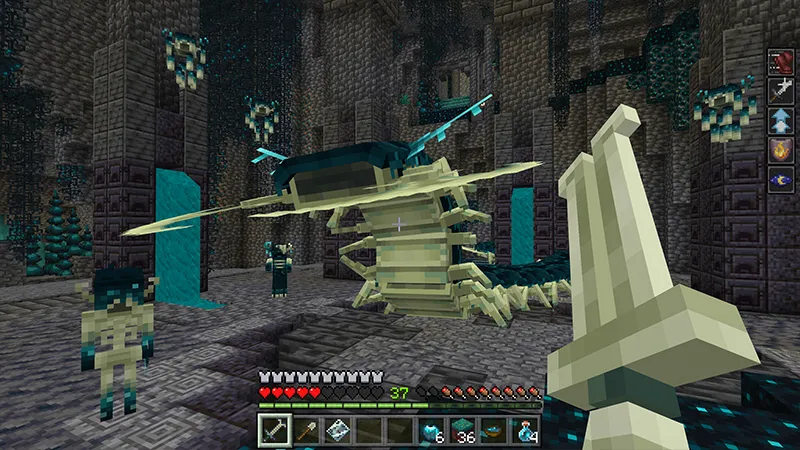Click the red boot status effect icon
800x450 pixels.
(780, 63)
